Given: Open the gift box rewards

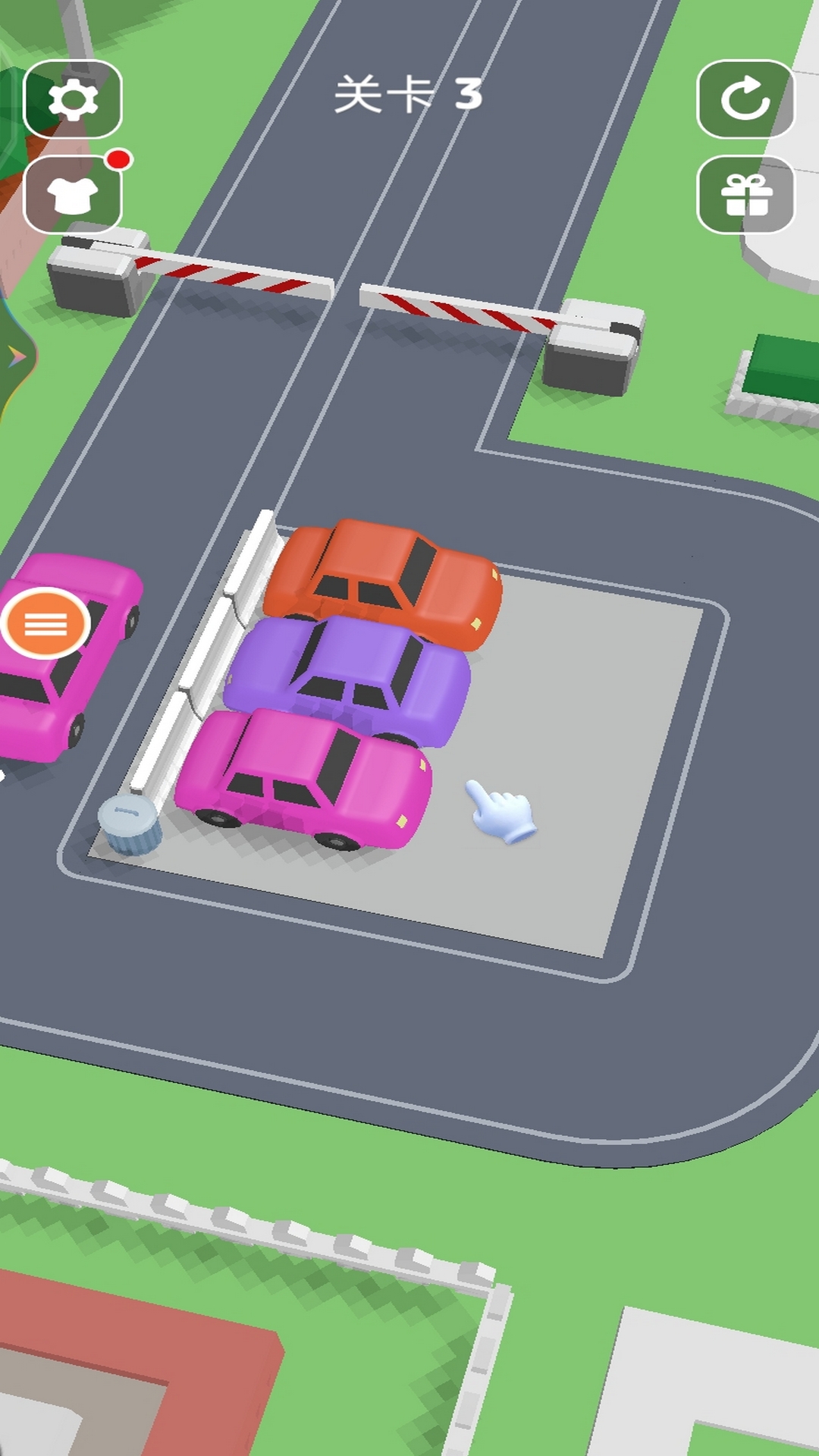Looking at the screenshot, I should click(x=745, y=195).
